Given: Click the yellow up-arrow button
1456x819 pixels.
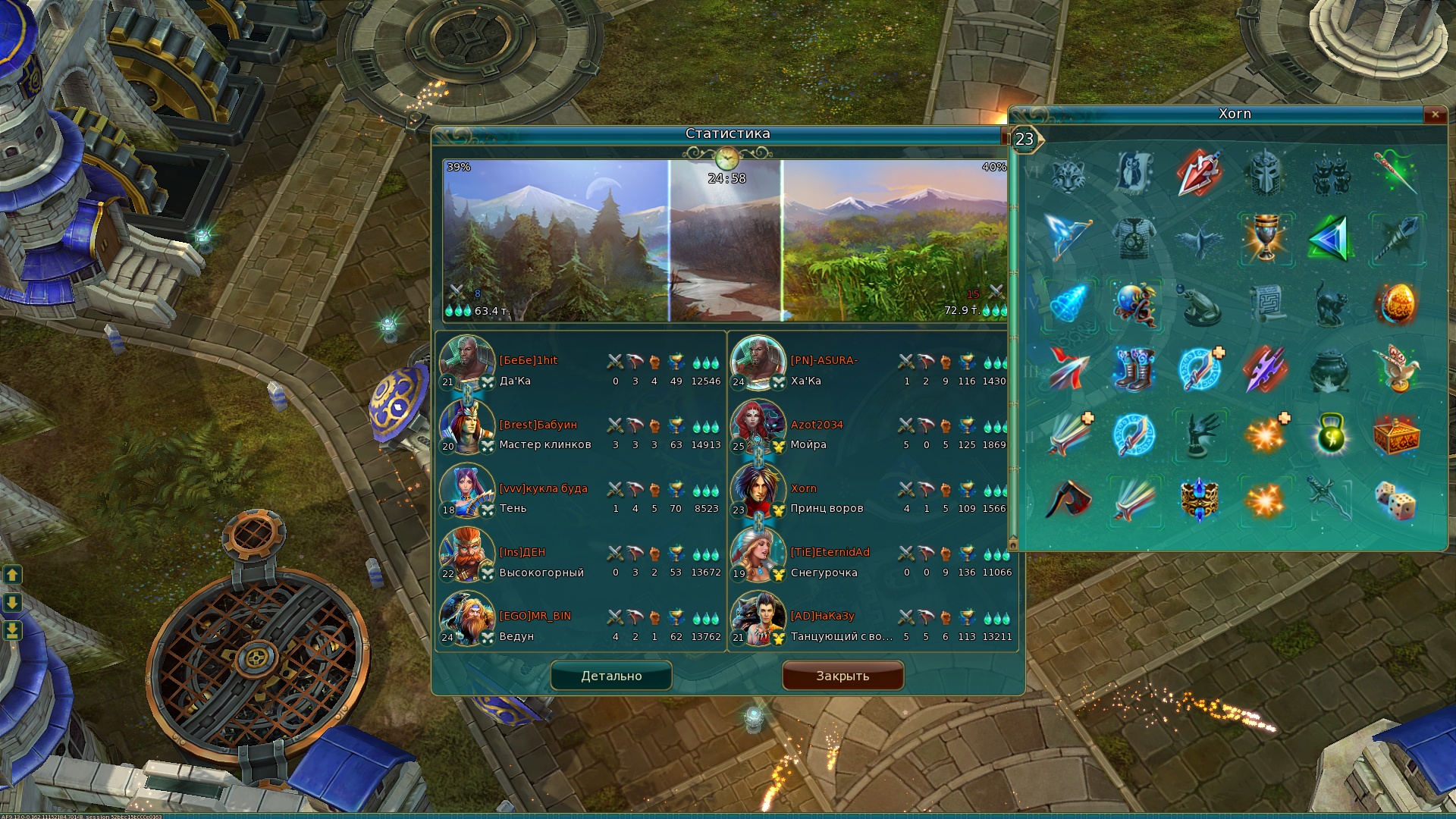Looking at the screenshot, I should pos(12,575).
